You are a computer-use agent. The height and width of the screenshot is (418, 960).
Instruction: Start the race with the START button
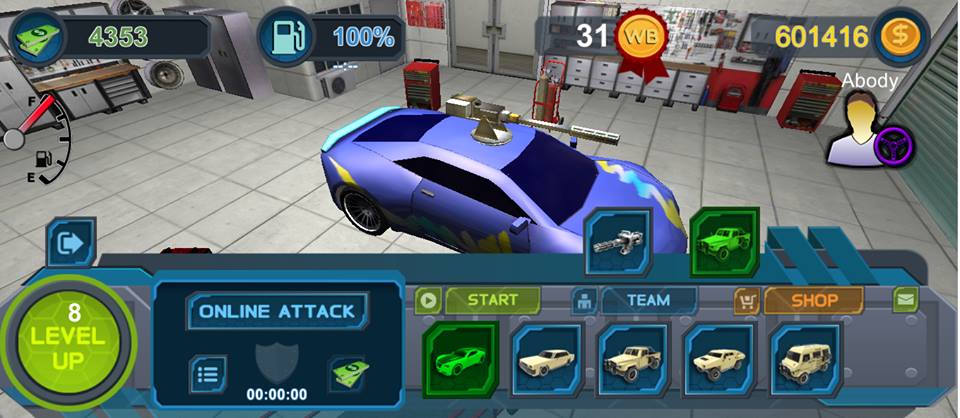click(x=492, y=299)
